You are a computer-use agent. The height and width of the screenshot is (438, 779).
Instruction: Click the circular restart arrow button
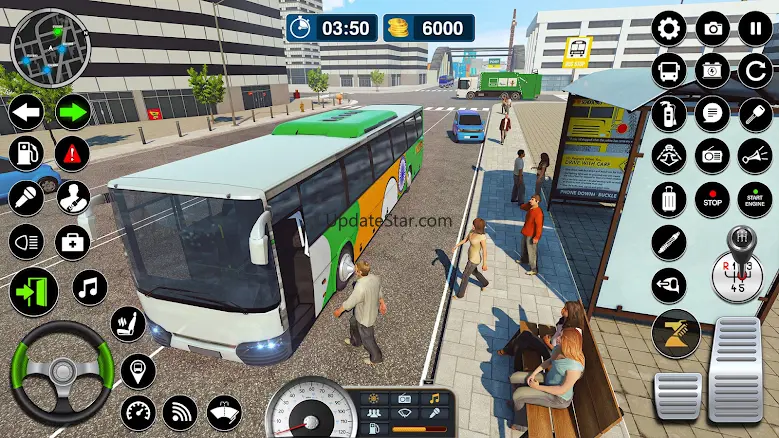point(755,70)
